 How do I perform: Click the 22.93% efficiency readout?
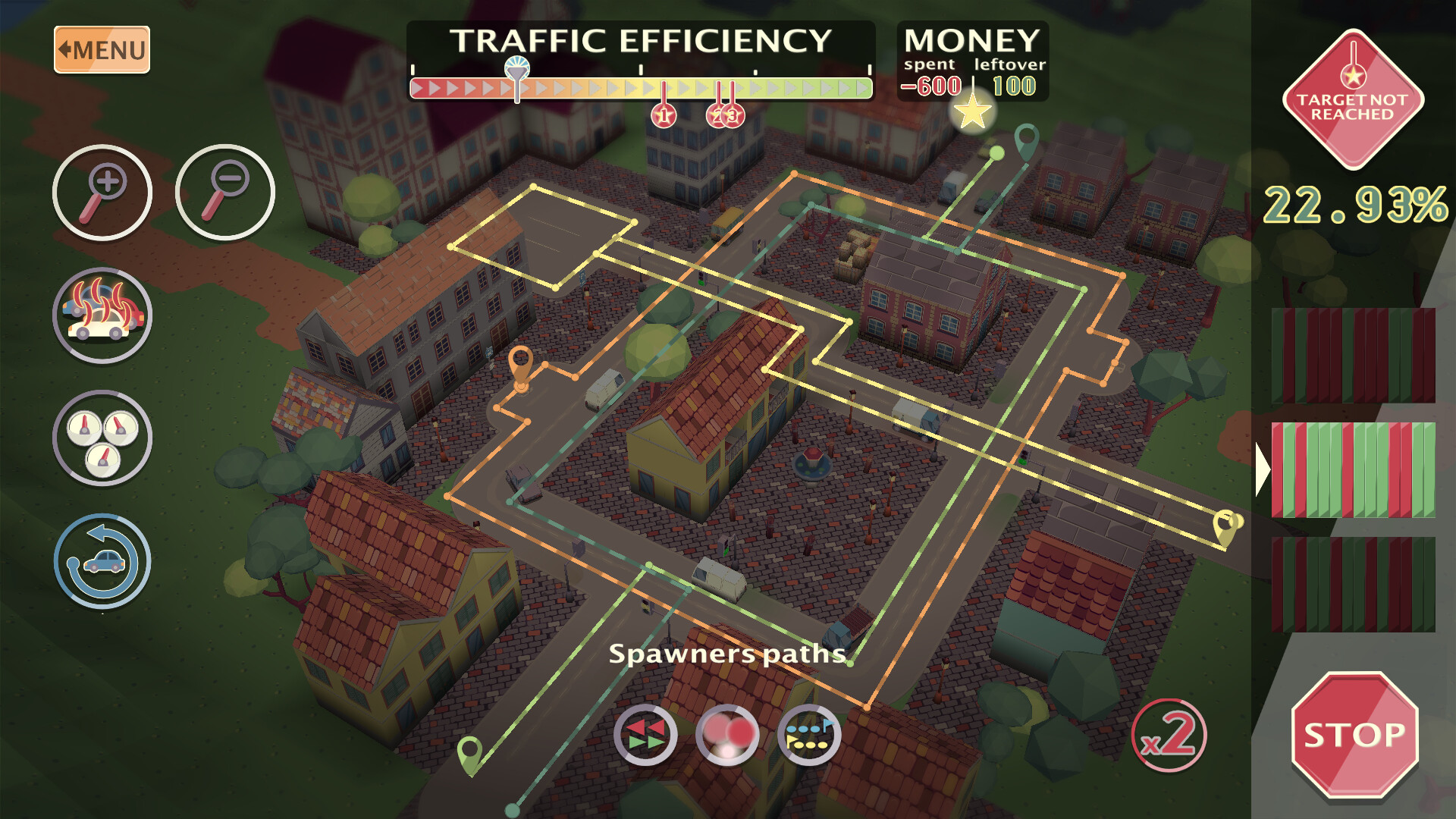1357,205
